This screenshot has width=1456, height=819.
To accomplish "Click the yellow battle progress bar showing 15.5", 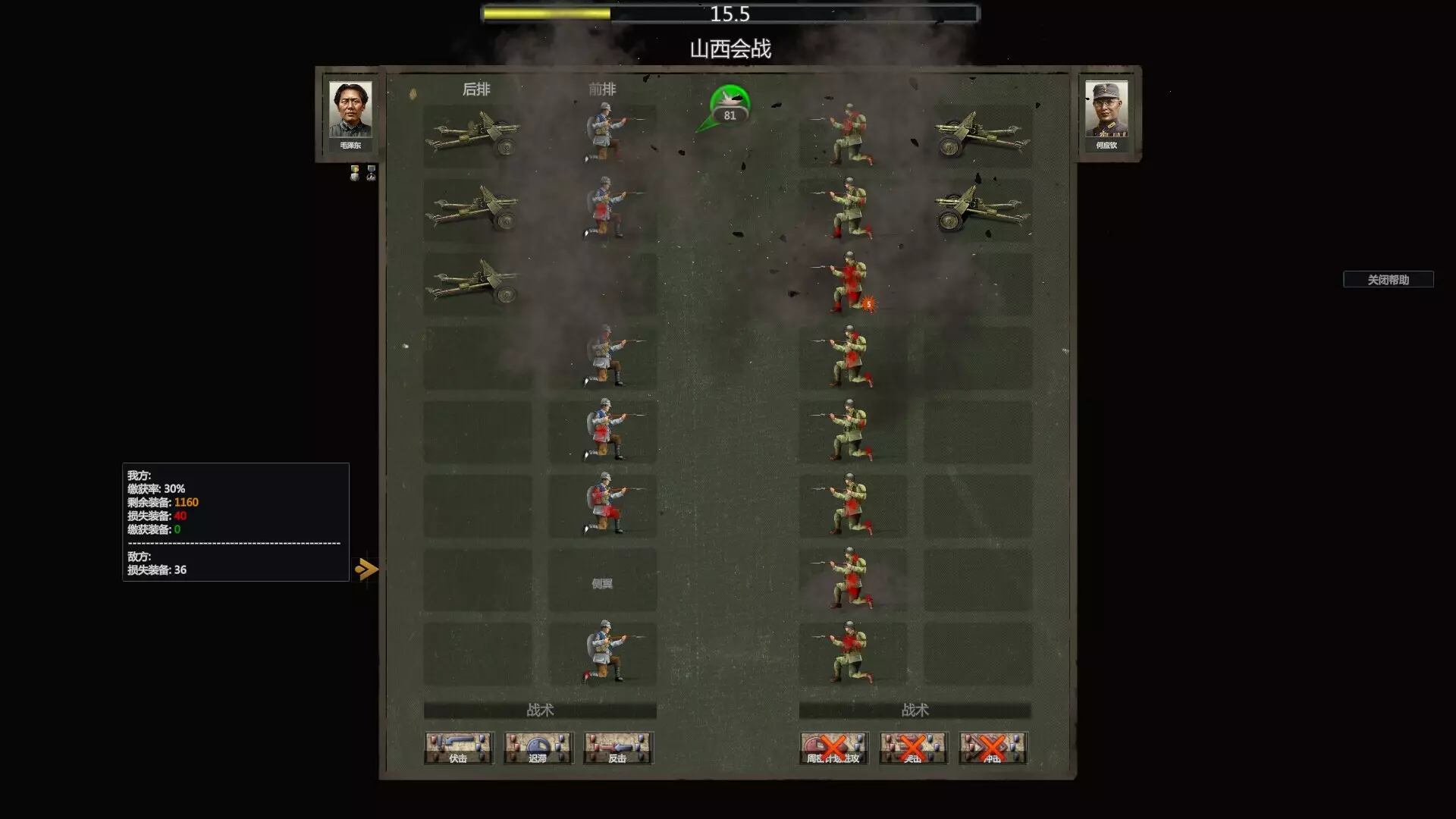I will tap(728, 12).
